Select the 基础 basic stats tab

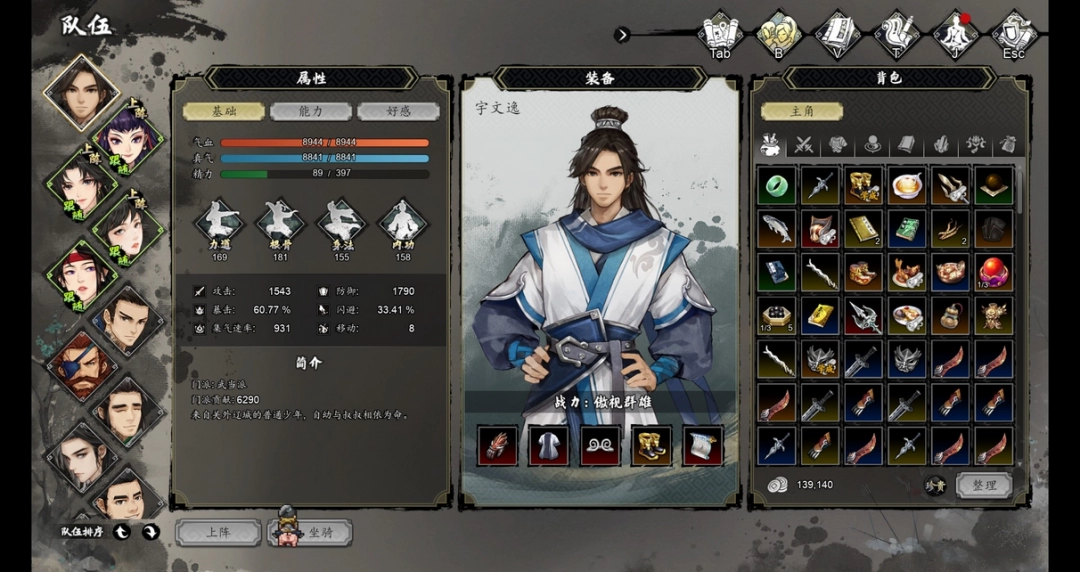tap(224, 112)
